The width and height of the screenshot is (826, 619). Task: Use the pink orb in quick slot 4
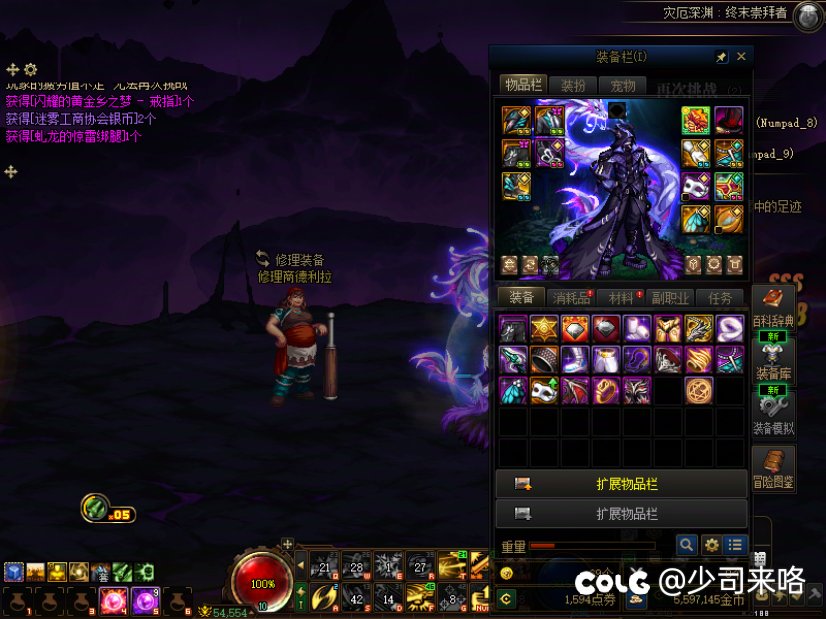(x=112, y=602)
